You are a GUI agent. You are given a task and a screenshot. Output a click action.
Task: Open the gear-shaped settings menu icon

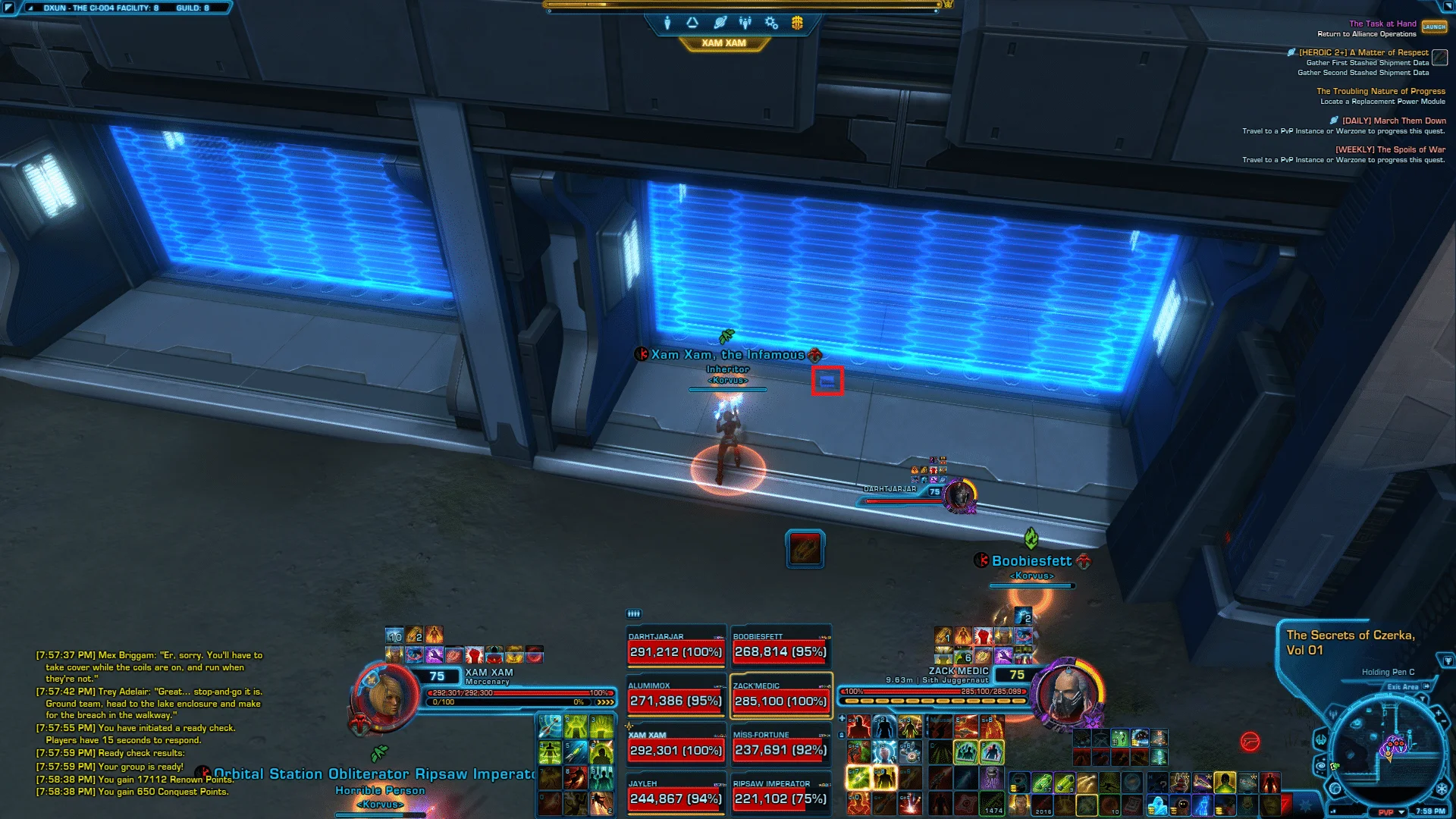click(x=771, y=23)
